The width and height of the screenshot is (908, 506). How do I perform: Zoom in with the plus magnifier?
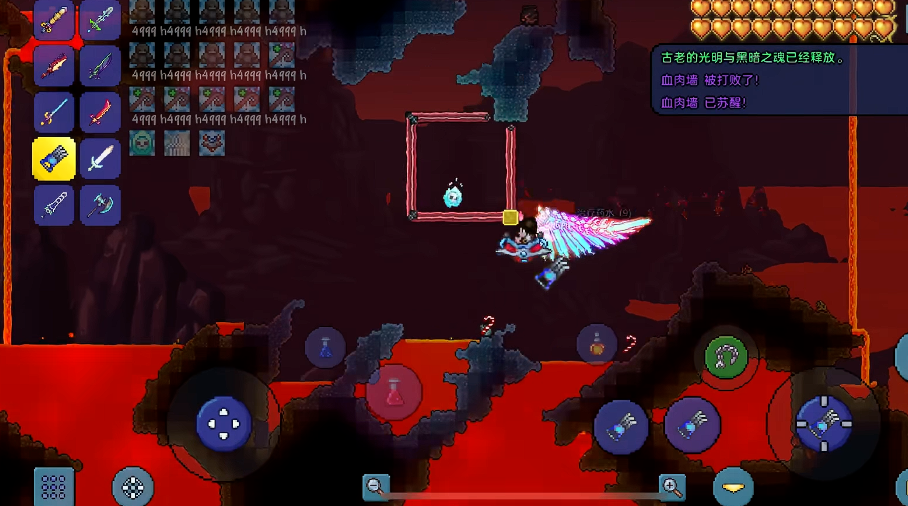tap(672, 487)
